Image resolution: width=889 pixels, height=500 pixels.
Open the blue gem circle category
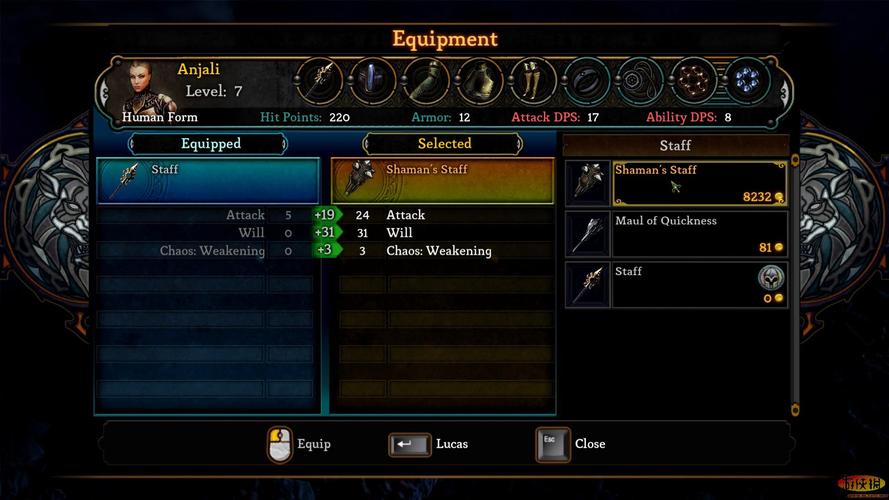pyautogui.click(x=746, y=81)
